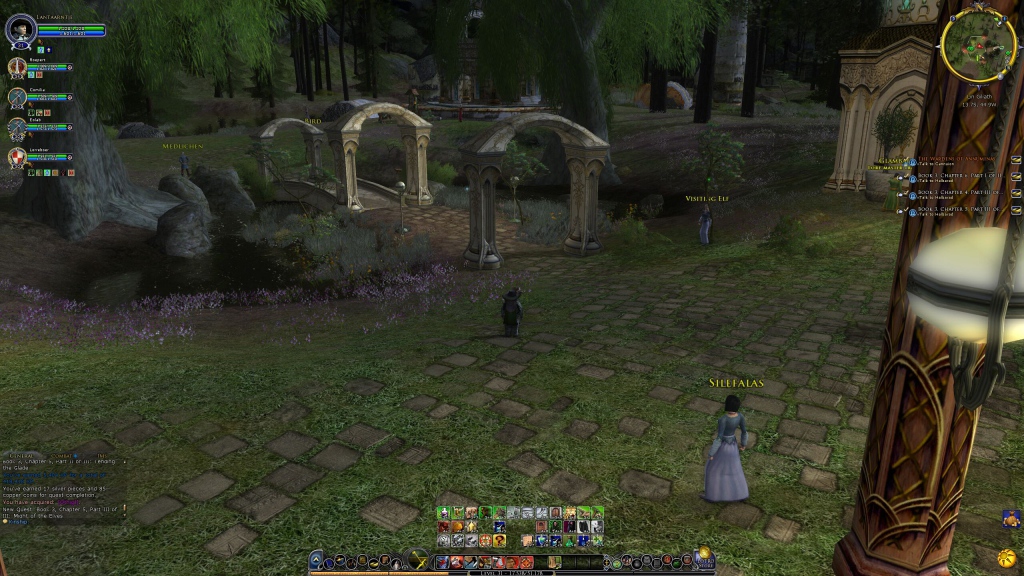Select fellowship member Reepart's portrait
Screen dimensions: 1024x576
click(x=17, y=68)
